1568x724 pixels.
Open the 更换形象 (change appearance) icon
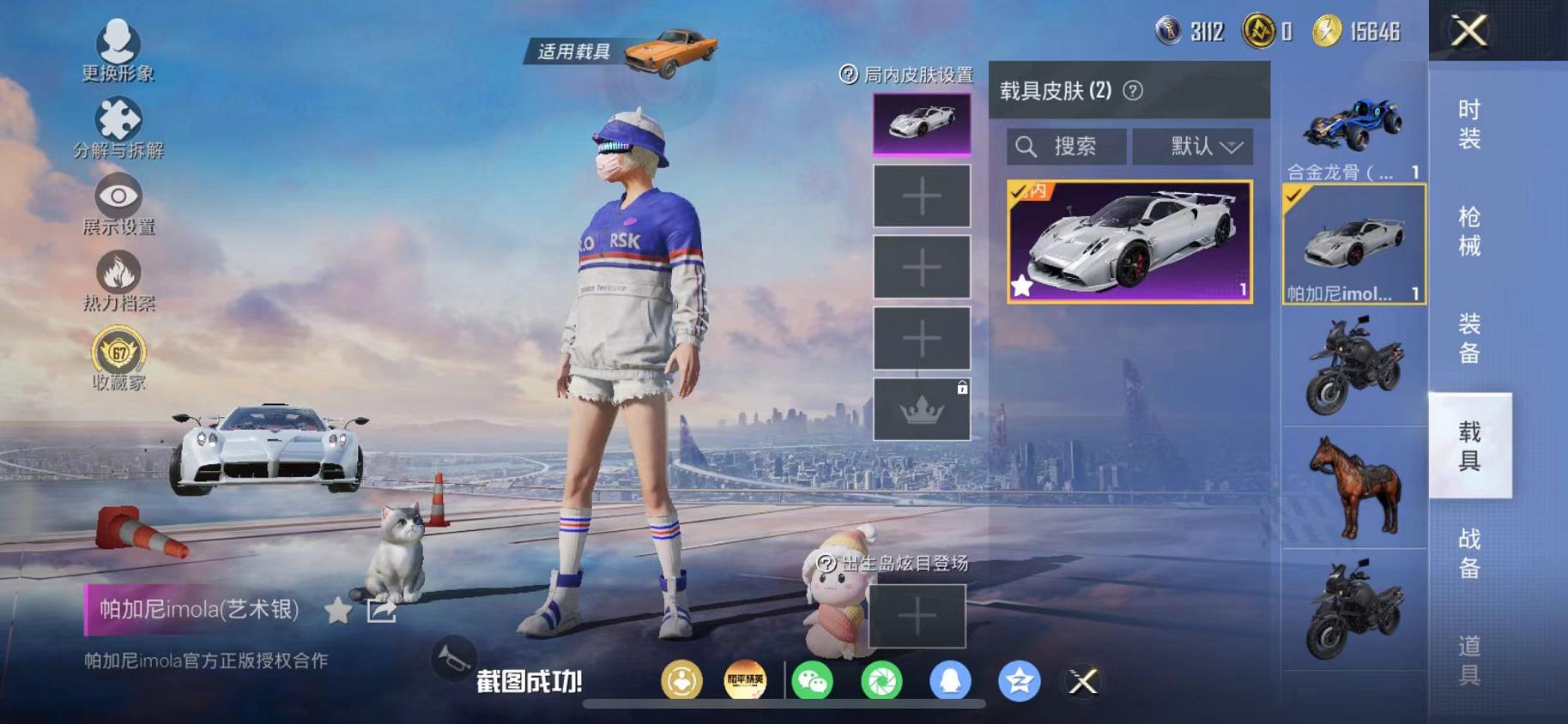118,39
